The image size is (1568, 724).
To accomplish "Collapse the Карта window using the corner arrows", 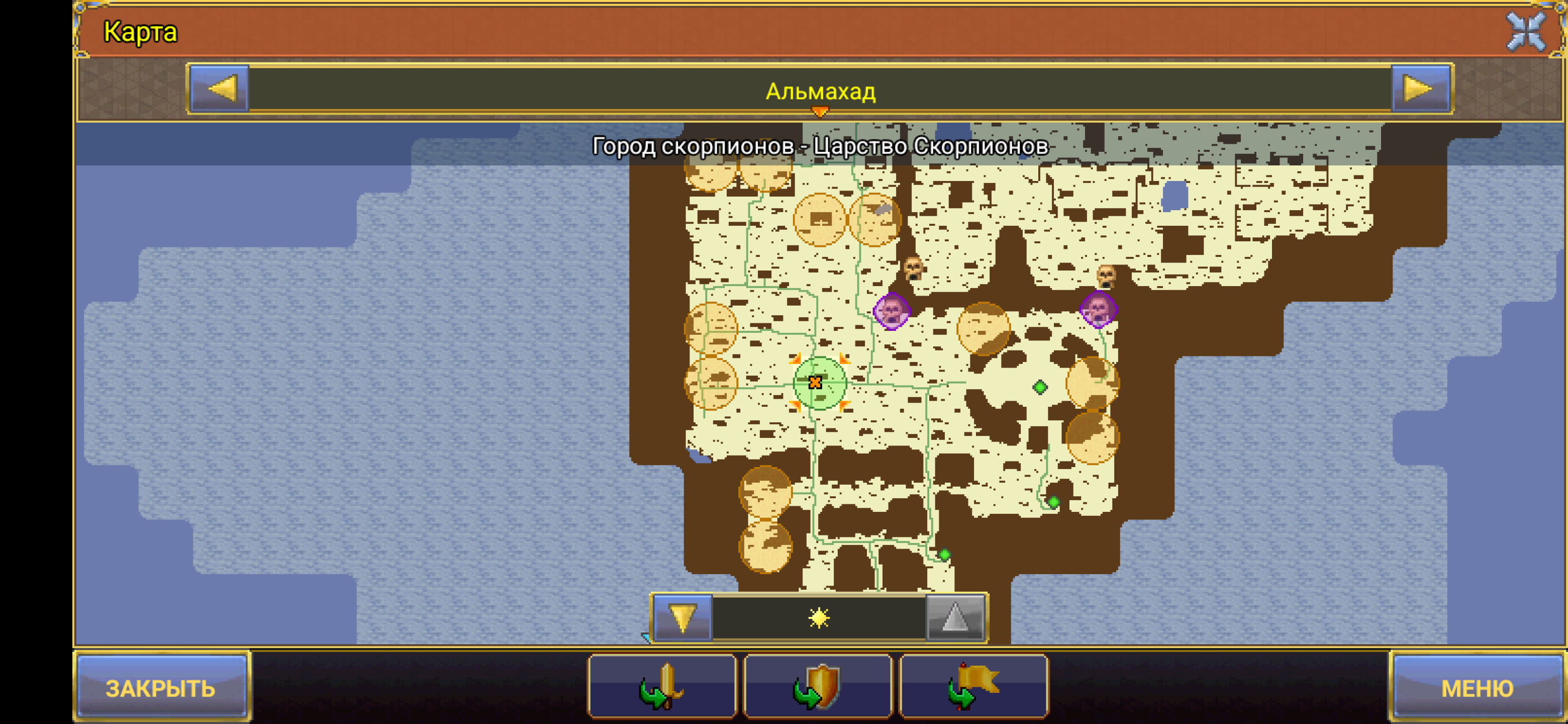I will [x=1526, y=32].
